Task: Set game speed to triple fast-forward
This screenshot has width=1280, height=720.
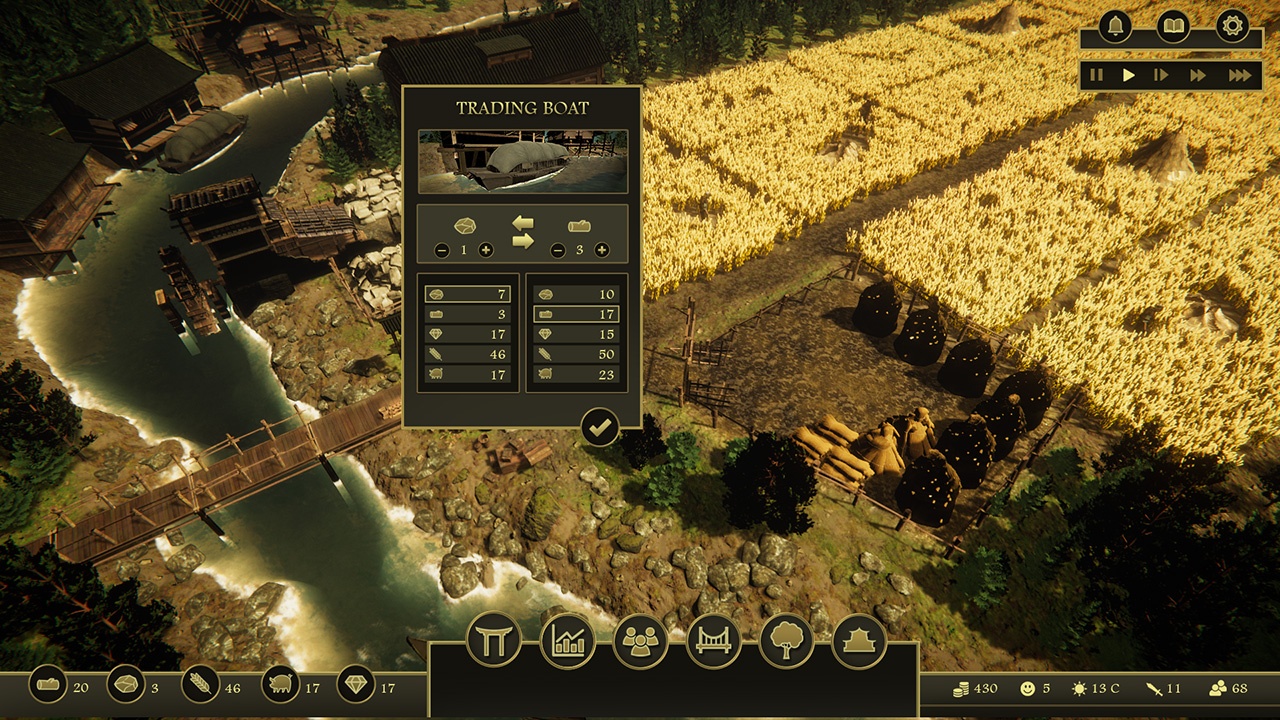Action: point(1240,75)
